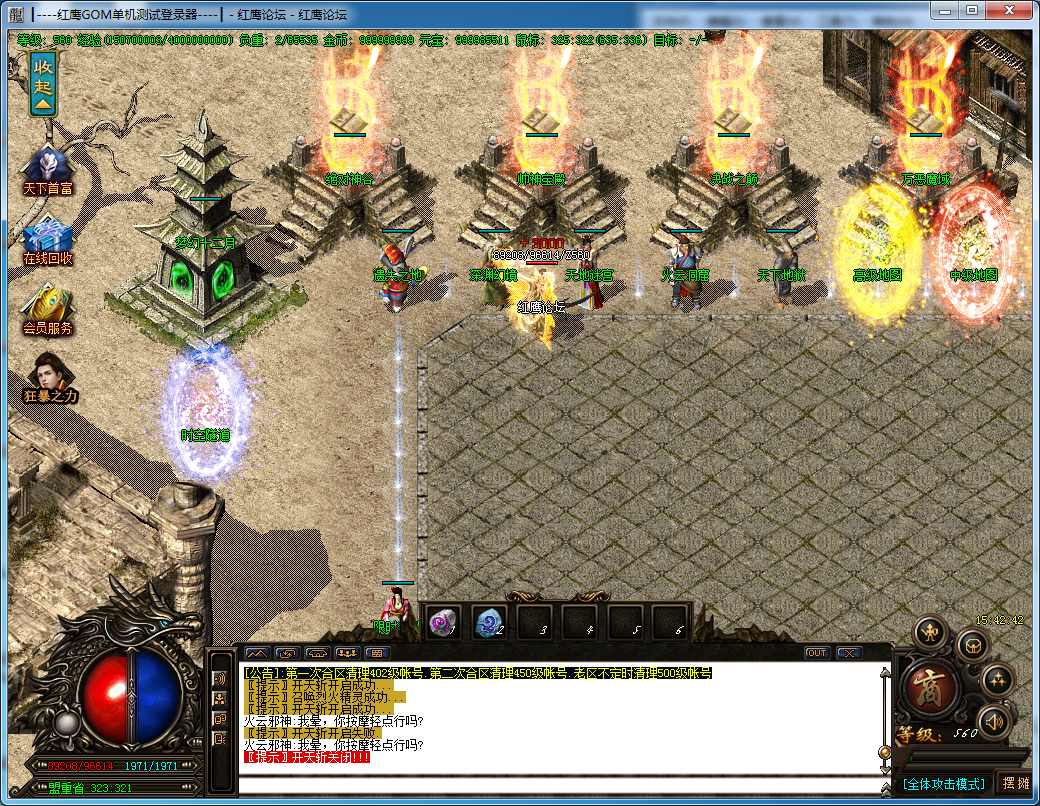
Task: Close the game window
Action: [x=1009, y=10]
